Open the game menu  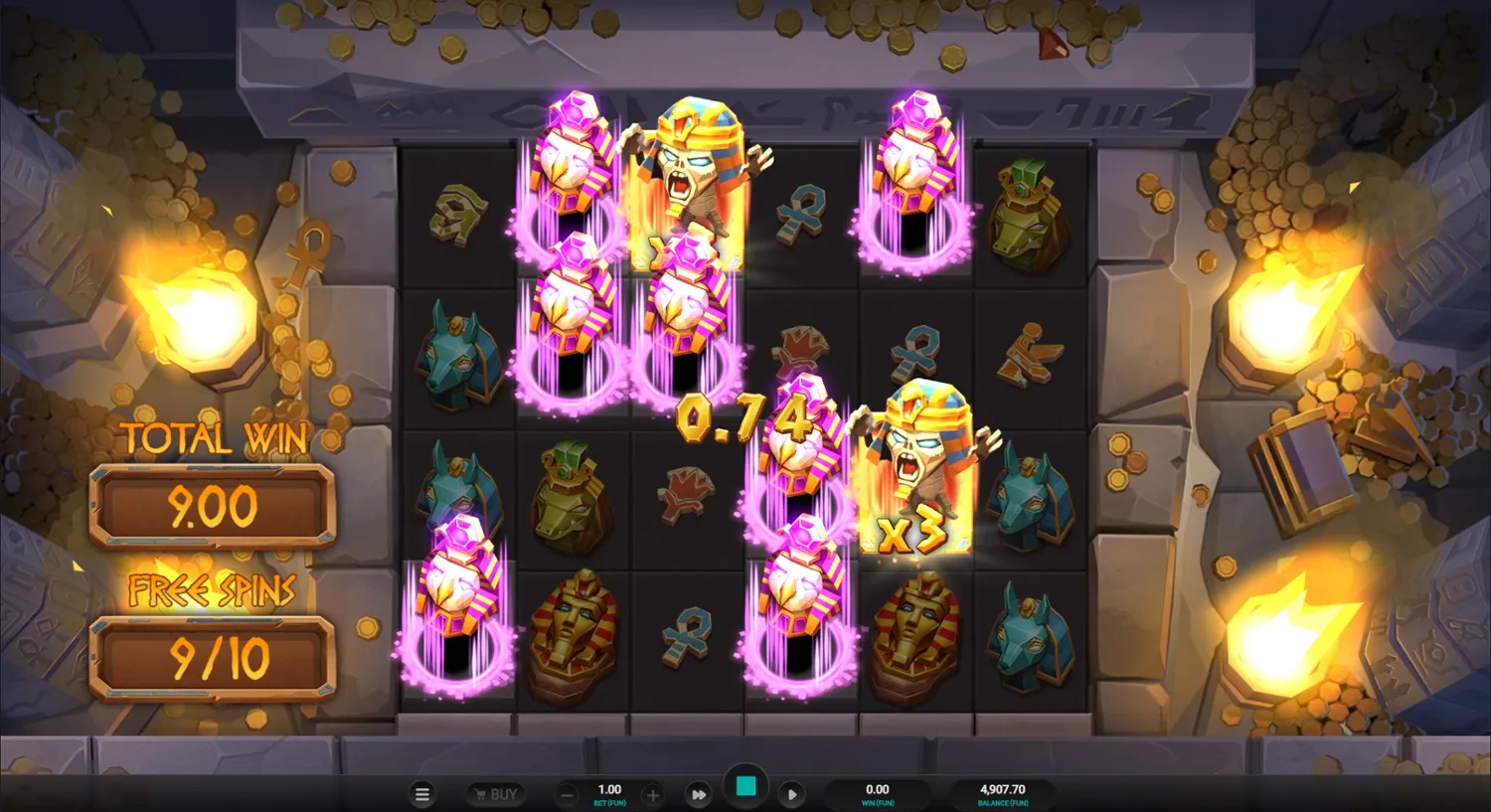coord(421,794)
